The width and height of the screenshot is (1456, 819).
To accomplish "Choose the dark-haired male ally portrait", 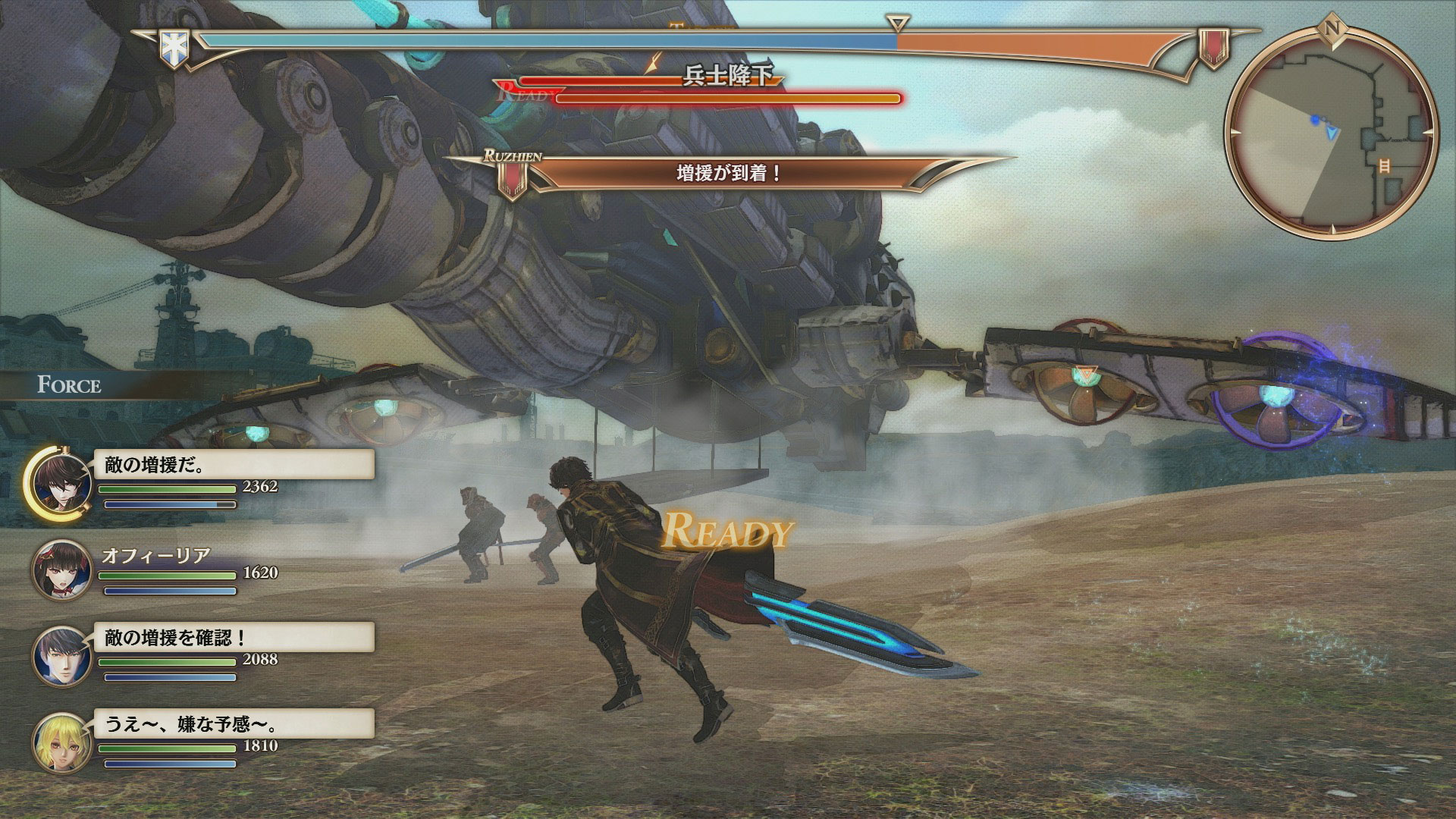I will coord(62,657).
